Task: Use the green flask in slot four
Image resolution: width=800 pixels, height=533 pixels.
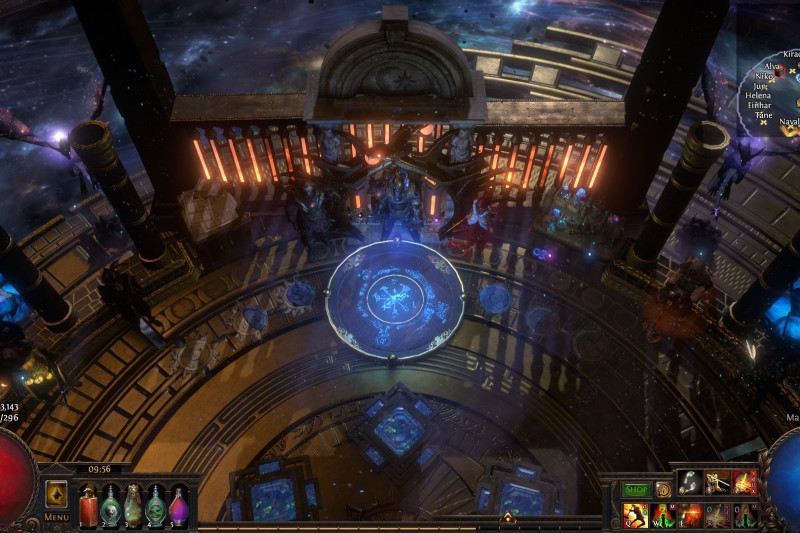Action: [155, 504]
